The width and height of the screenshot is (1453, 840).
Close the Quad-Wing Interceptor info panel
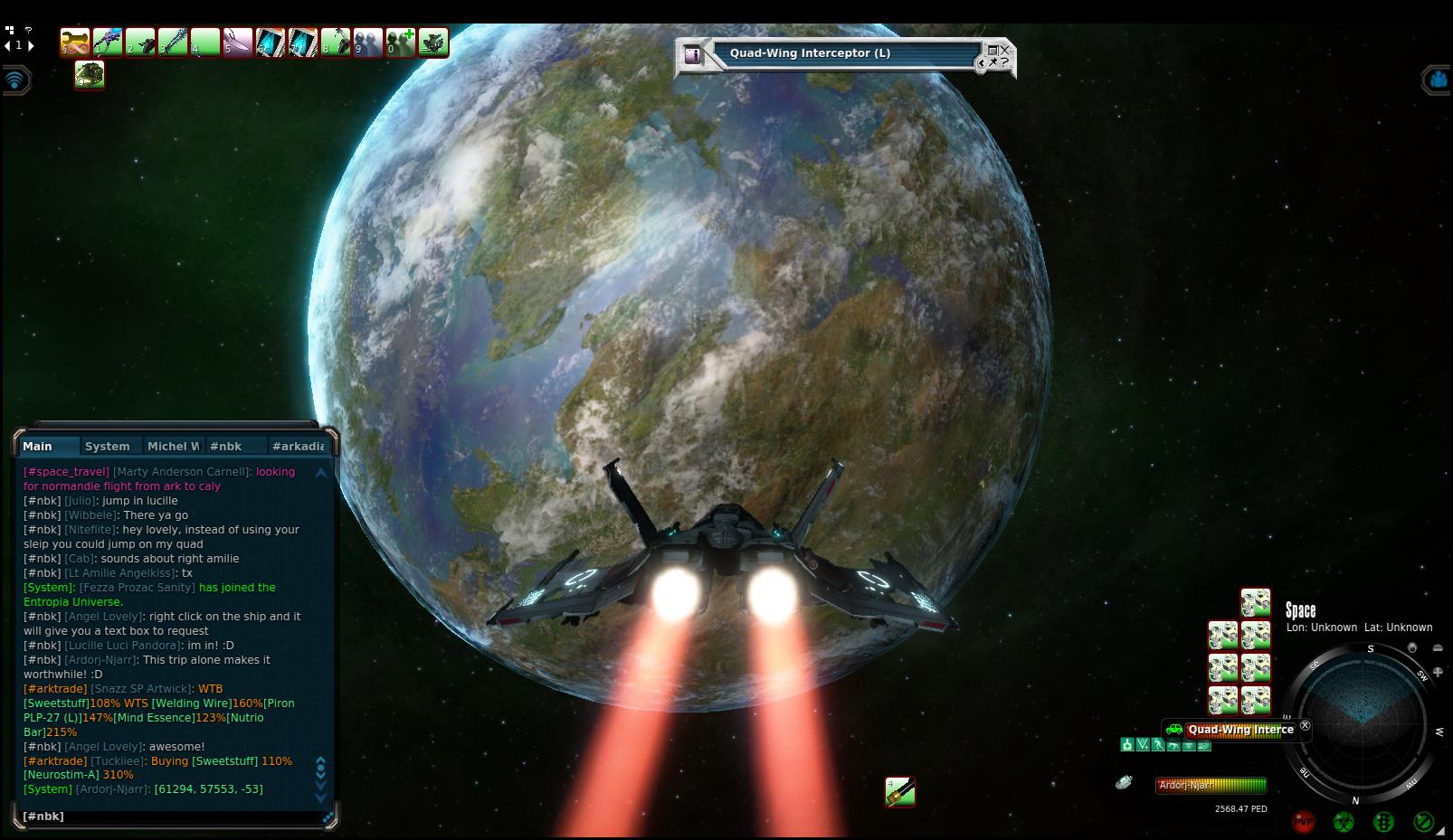(1004, 50)
